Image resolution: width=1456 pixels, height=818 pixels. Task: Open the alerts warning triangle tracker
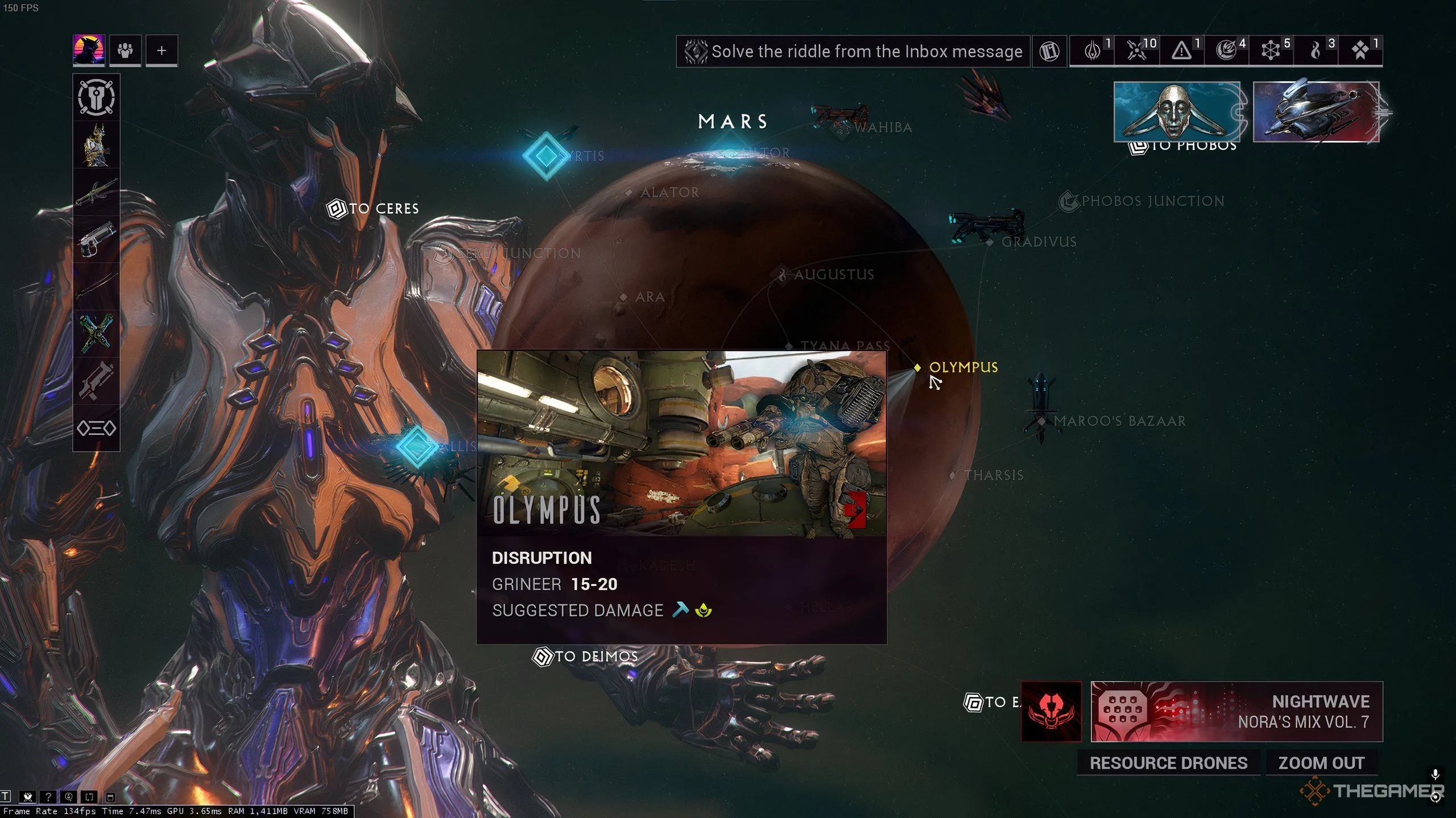coord(1181,51)
